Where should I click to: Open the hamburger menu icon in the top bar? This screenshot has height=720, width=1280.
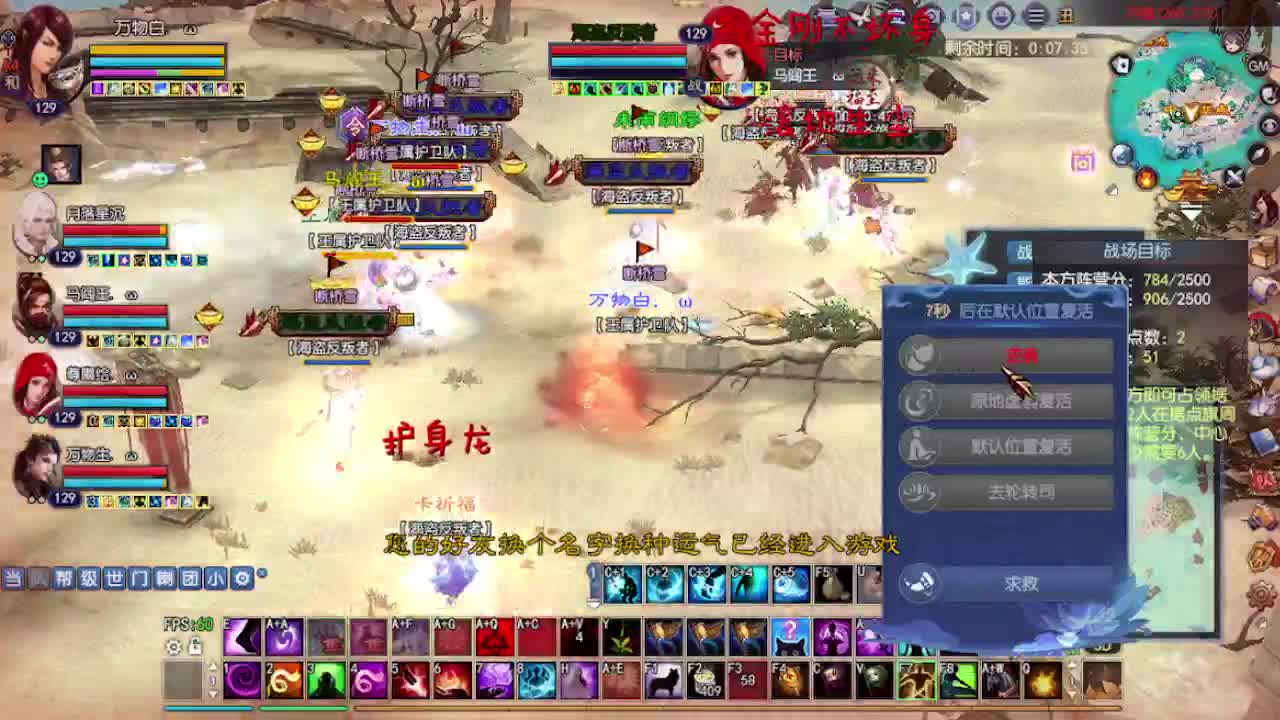point(1035,16)
